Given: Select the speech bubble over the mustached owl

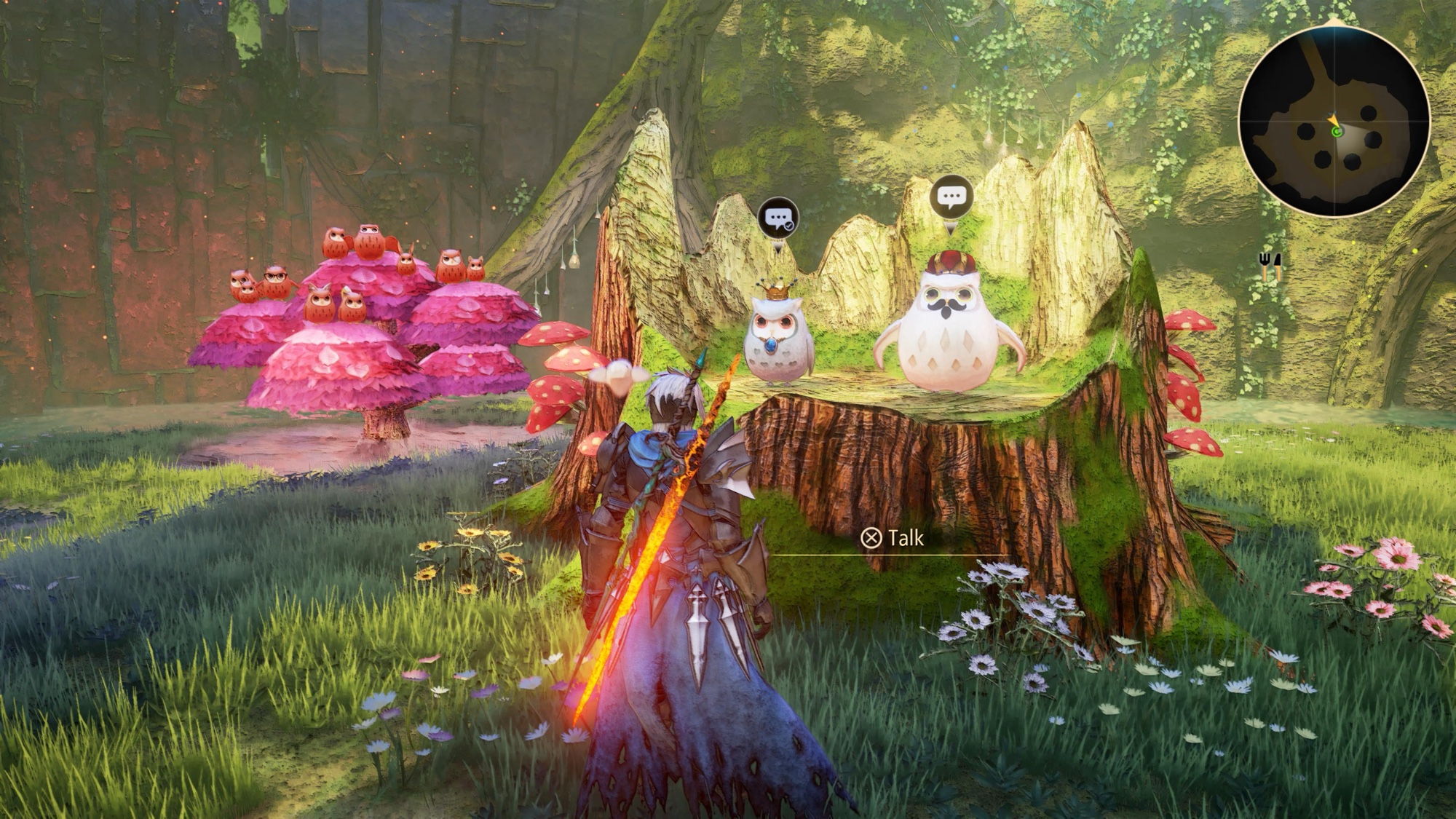Looking at the screenshot, I should pyautogui.click(x=951, y=196).
